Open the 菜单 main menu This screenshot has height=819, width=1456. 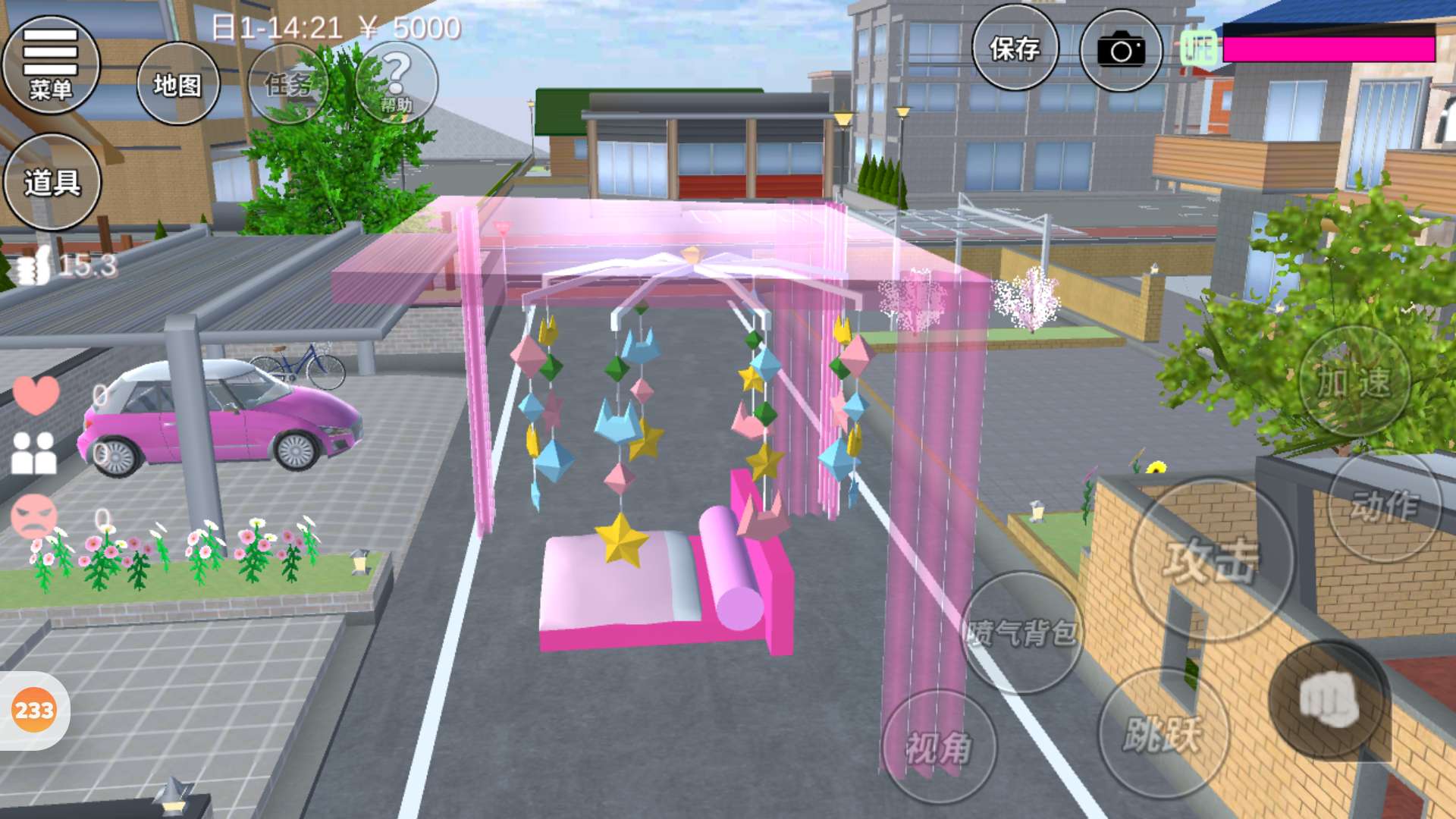[x=51, y=64]
